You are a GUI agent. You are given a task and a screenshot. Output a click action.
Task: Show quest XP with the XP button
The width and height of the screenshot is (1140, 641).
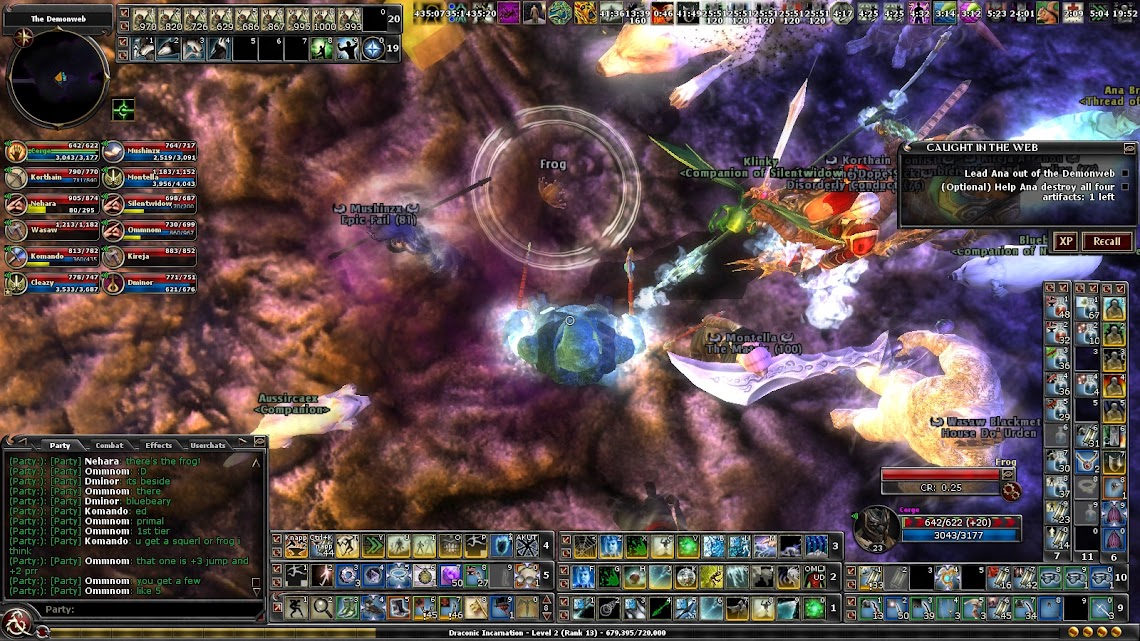[1066, 241]
